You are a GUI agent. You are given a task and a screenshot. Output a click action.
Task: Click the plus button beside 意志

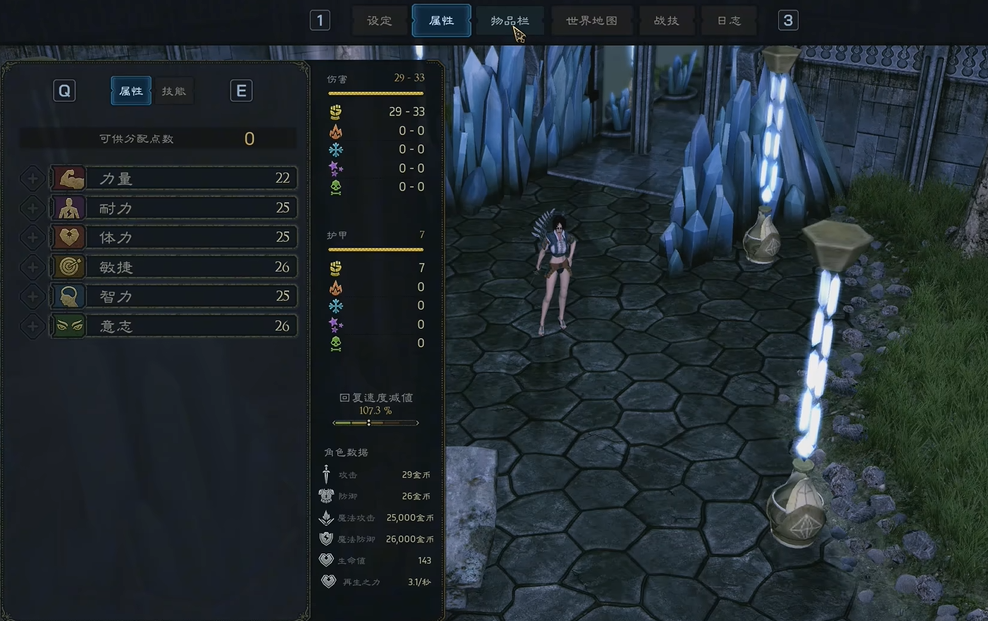[x=32, y=326]
